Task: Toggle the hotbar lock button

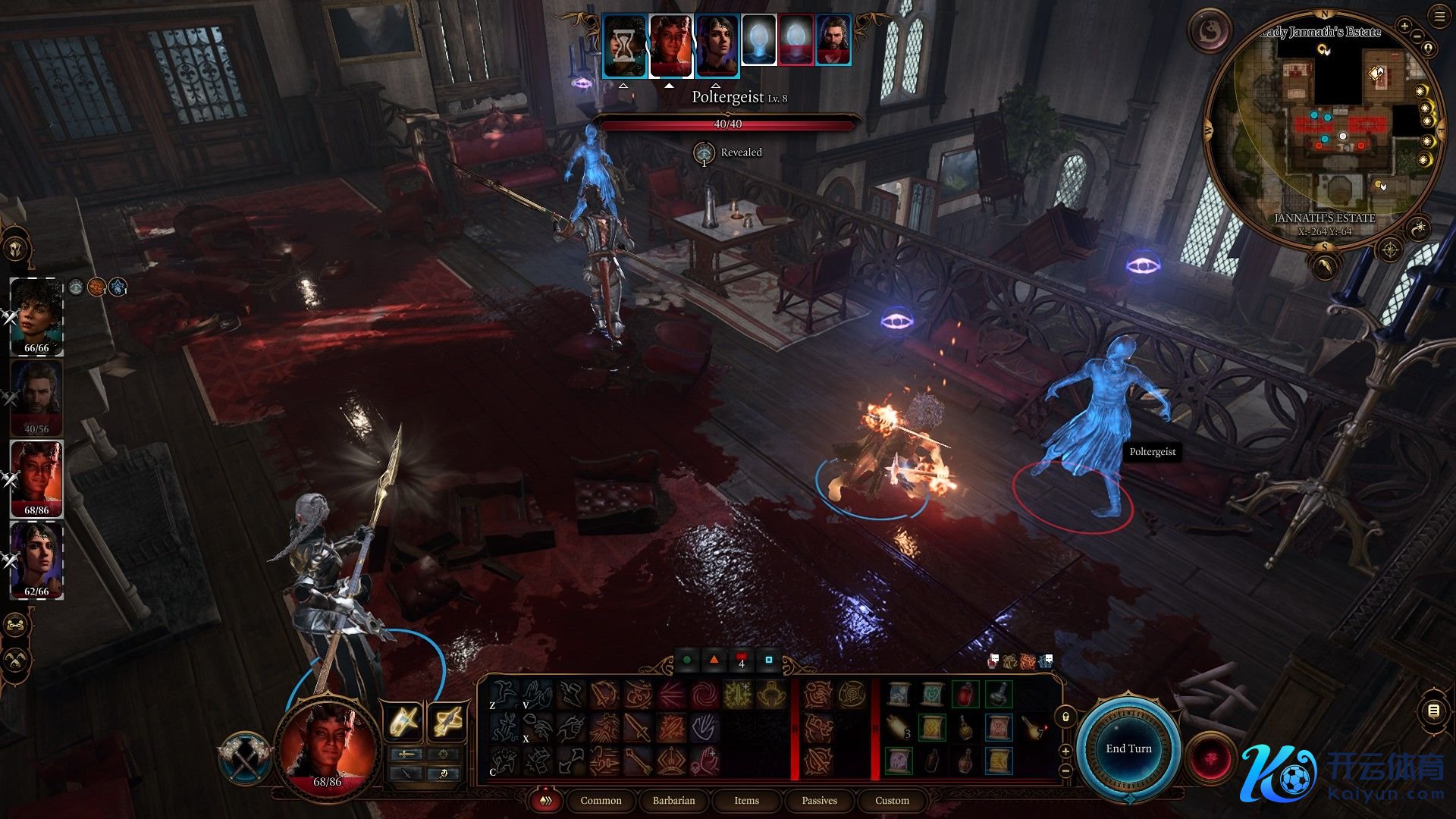Action: pyautogui.click(x=1065, y=717)
